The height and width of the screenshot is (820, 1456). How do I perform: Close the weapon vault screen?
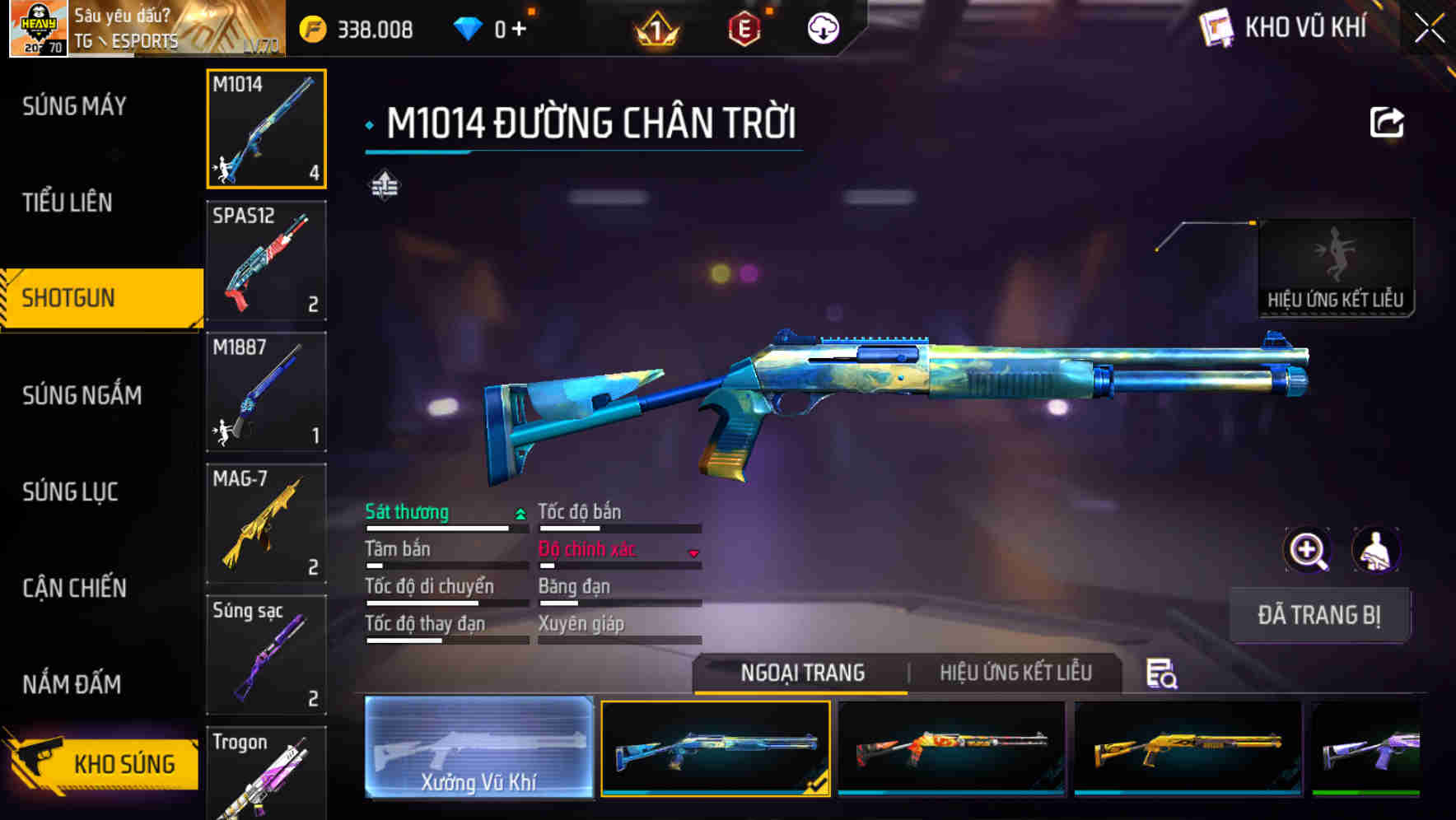1430,29
